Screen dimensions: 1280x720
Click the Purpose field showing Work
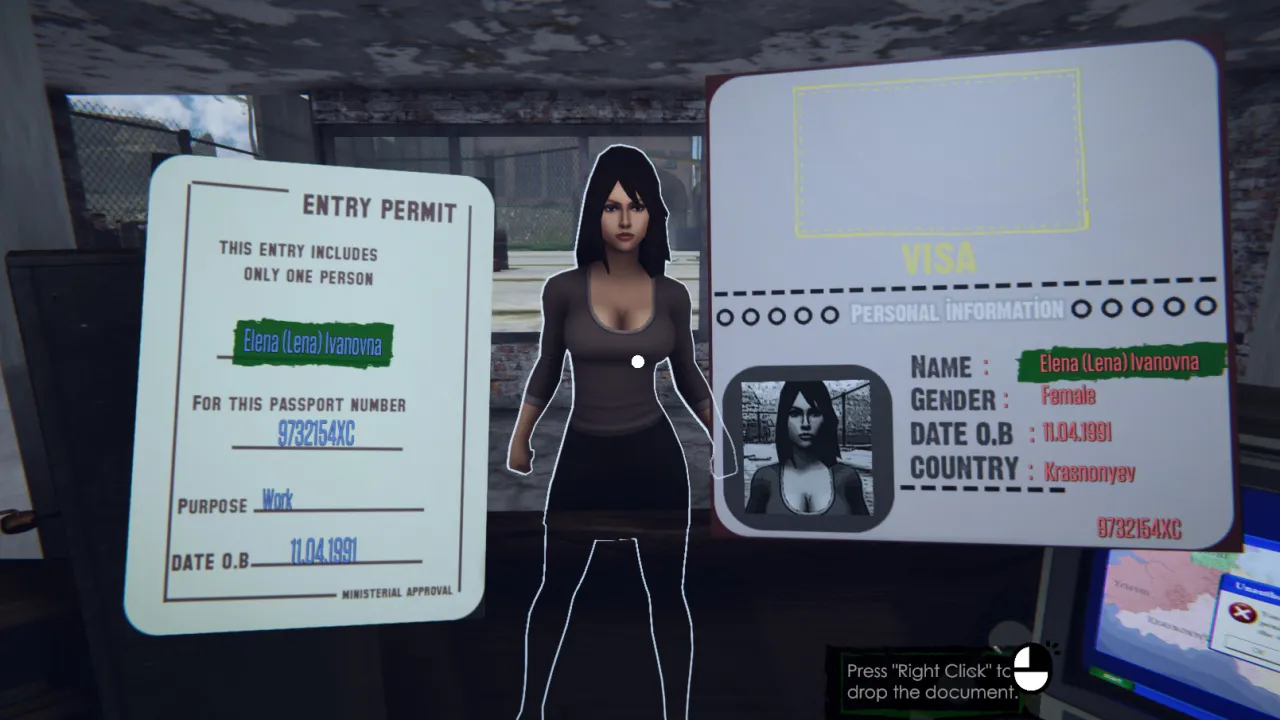click(x=279, y=501)
